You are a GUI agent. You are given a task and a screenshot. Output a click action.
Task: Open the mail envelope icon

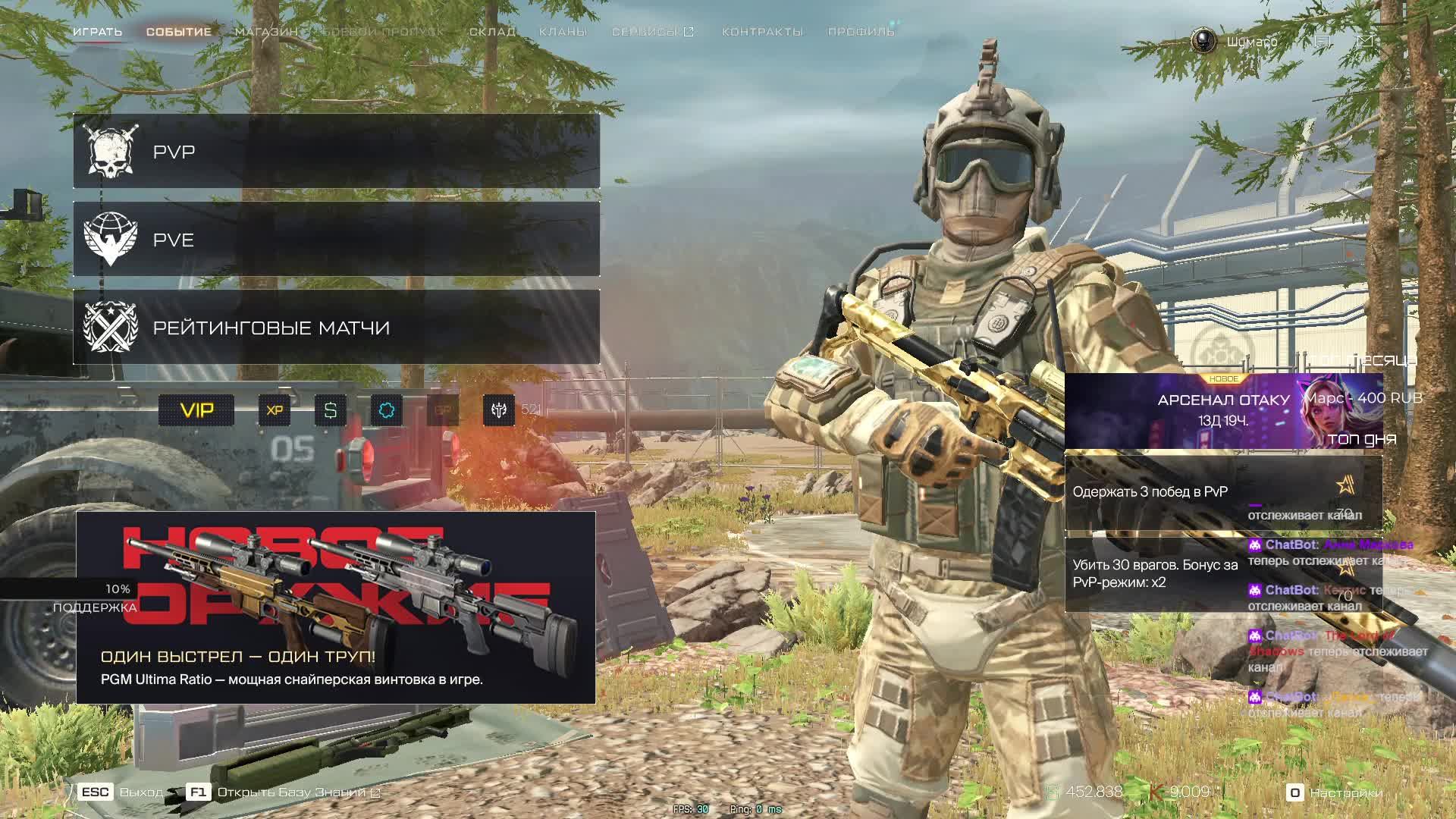(x=1365, y=42)
